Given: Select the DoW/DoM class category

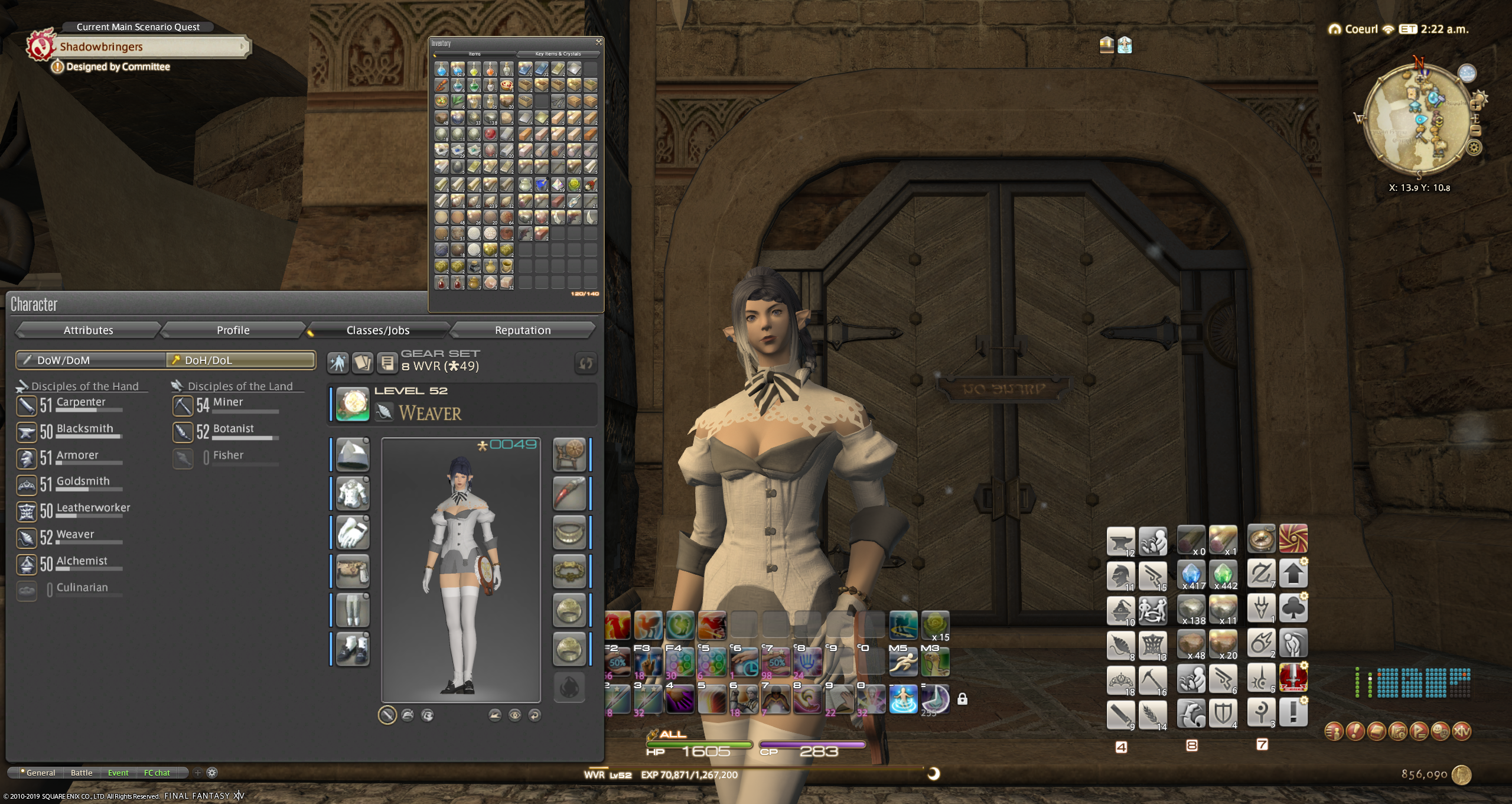Looking at the screenshot, I should 90,360.
